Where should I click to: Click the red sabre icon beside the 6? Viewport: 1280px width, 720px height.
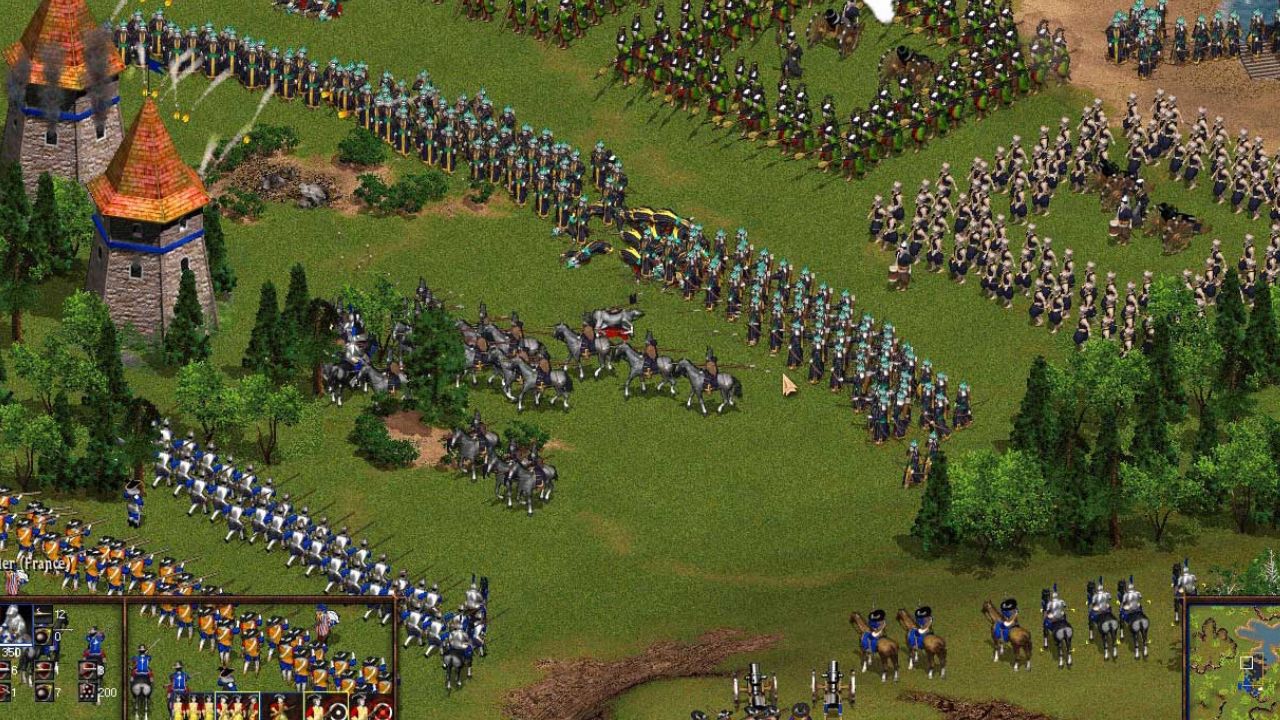(5, 670)
